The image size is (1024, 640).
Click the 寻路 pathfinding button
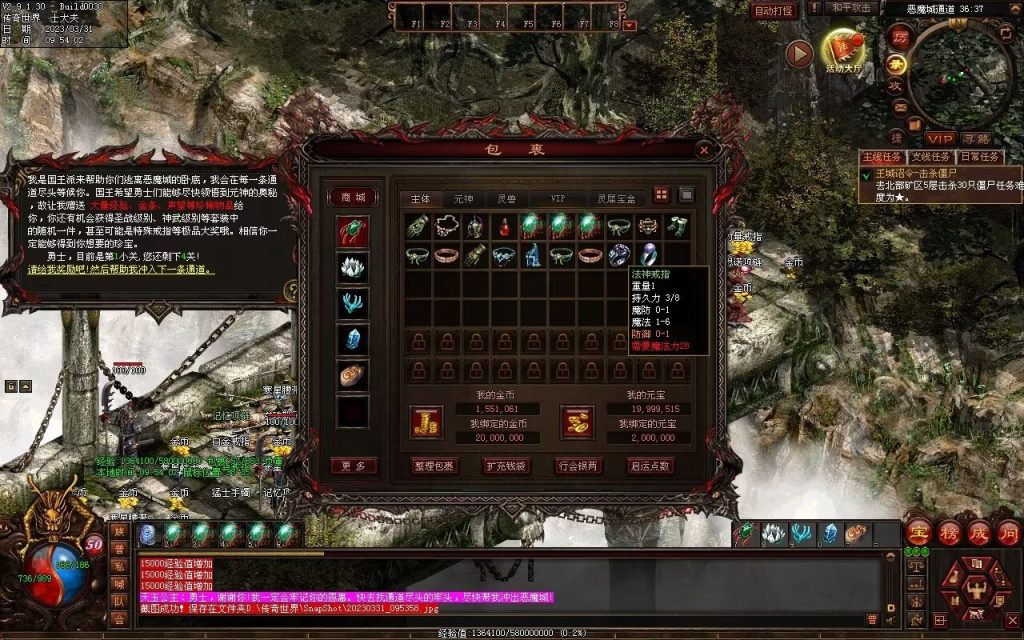(x=976, y=138)
